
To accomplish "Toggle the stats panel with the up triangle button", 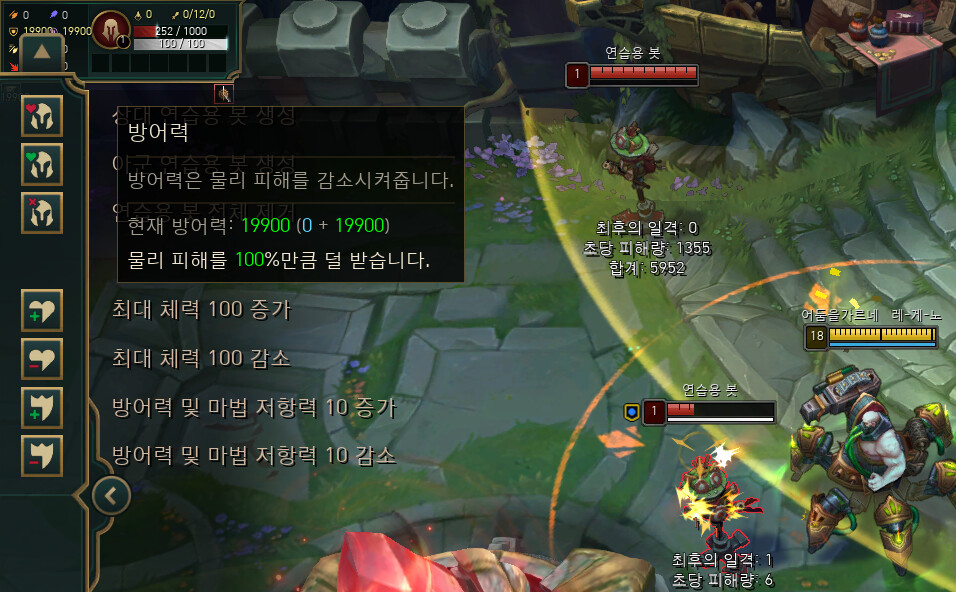I will click(42, 52).
